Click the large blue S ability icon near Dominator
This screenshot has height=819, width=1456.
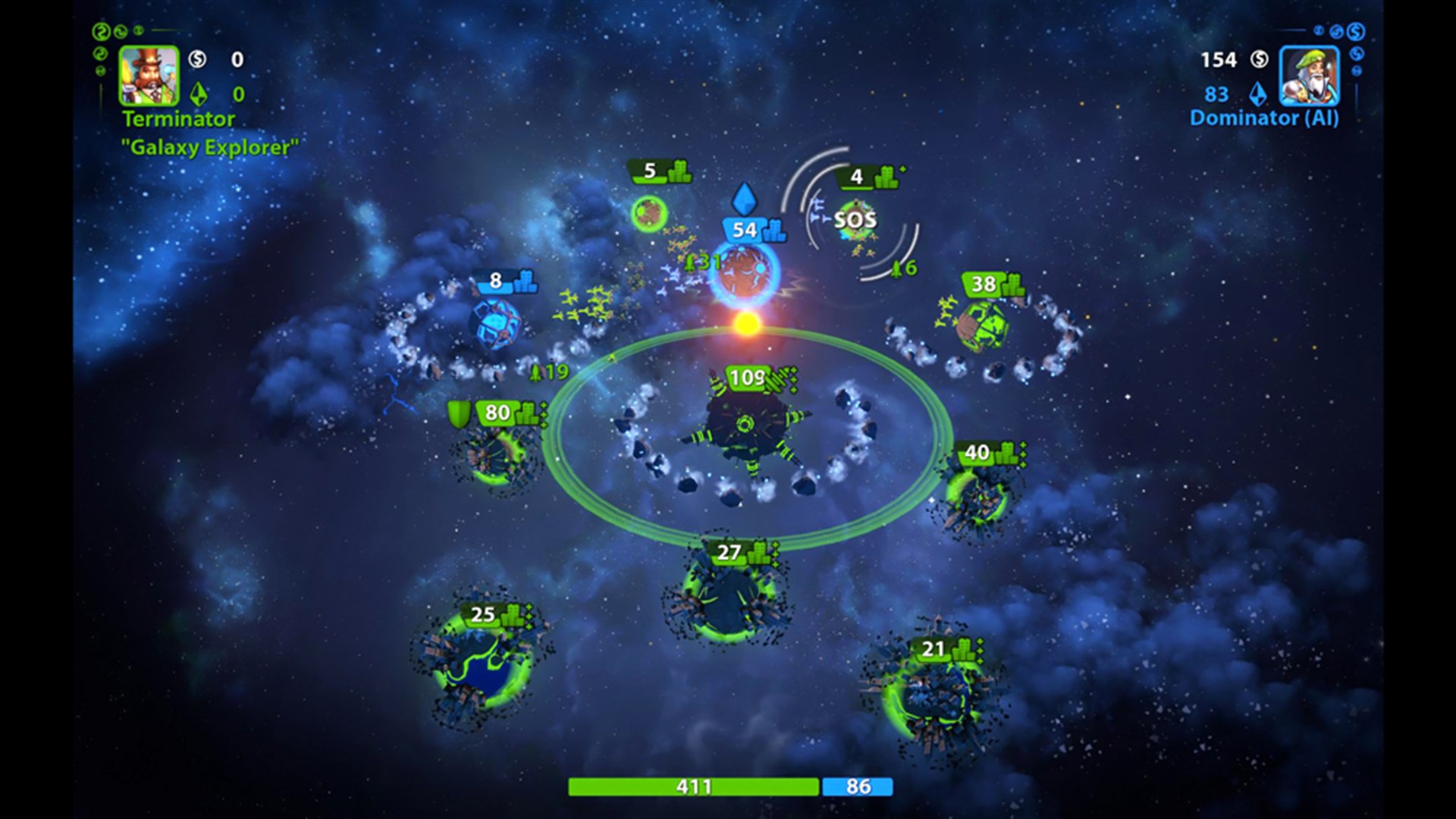[1356, 32]
